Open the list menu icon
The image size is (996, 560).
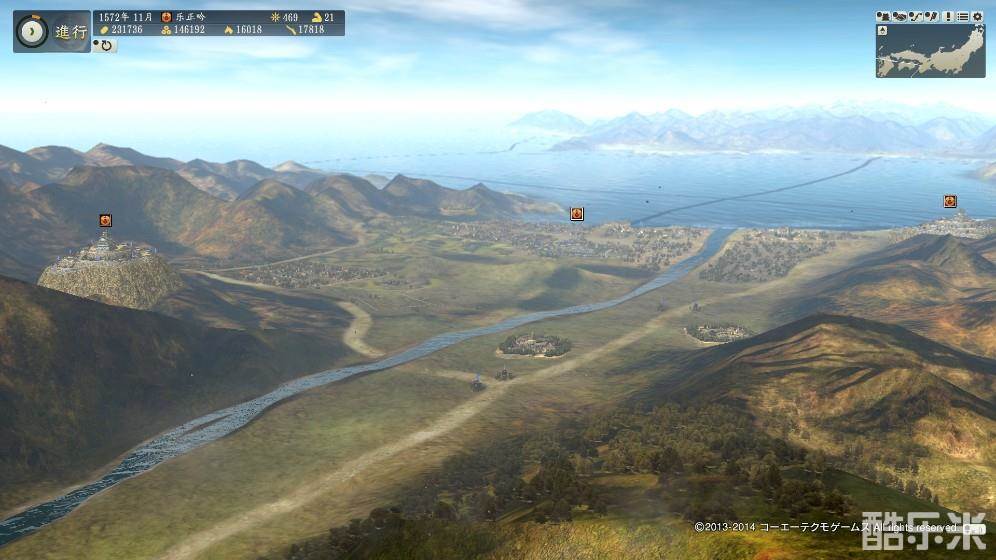[x=963, y=16]
